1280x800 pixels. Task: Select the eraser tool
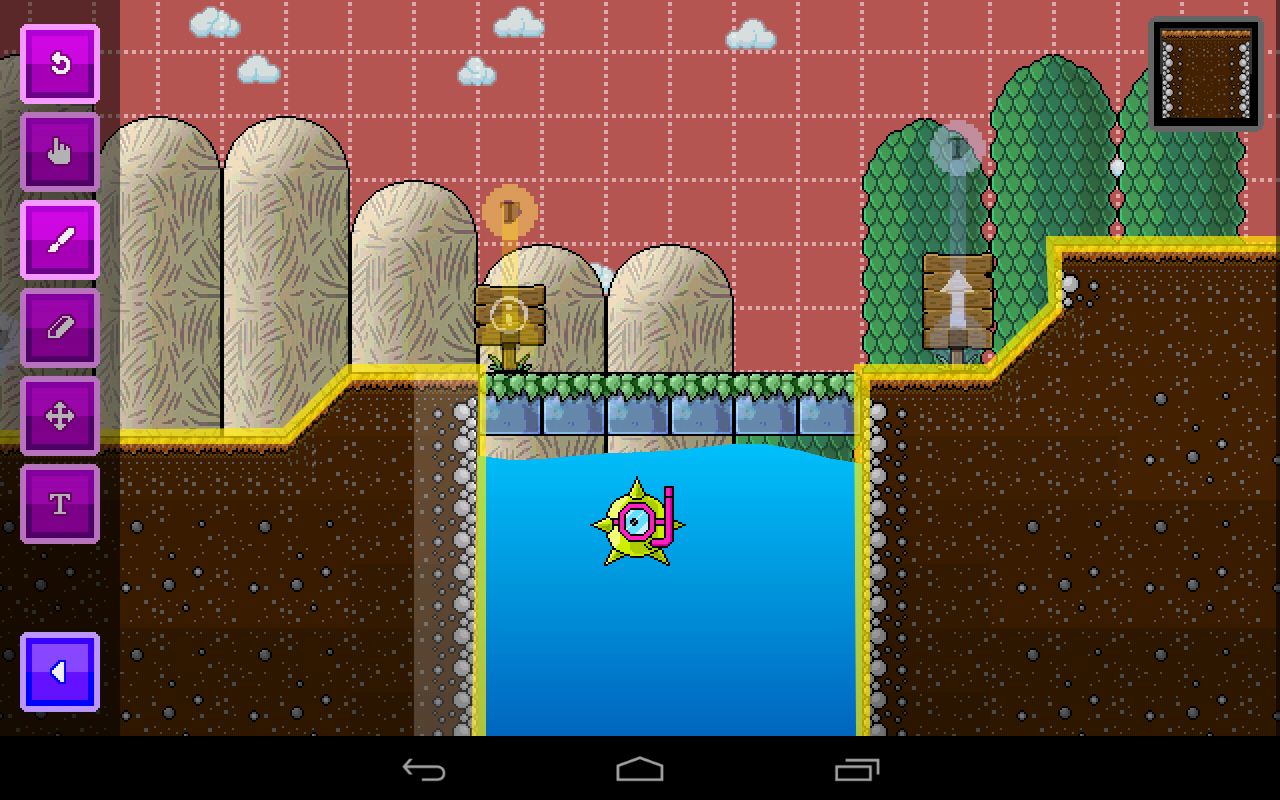pyautogui.click(x=59, y=328)
